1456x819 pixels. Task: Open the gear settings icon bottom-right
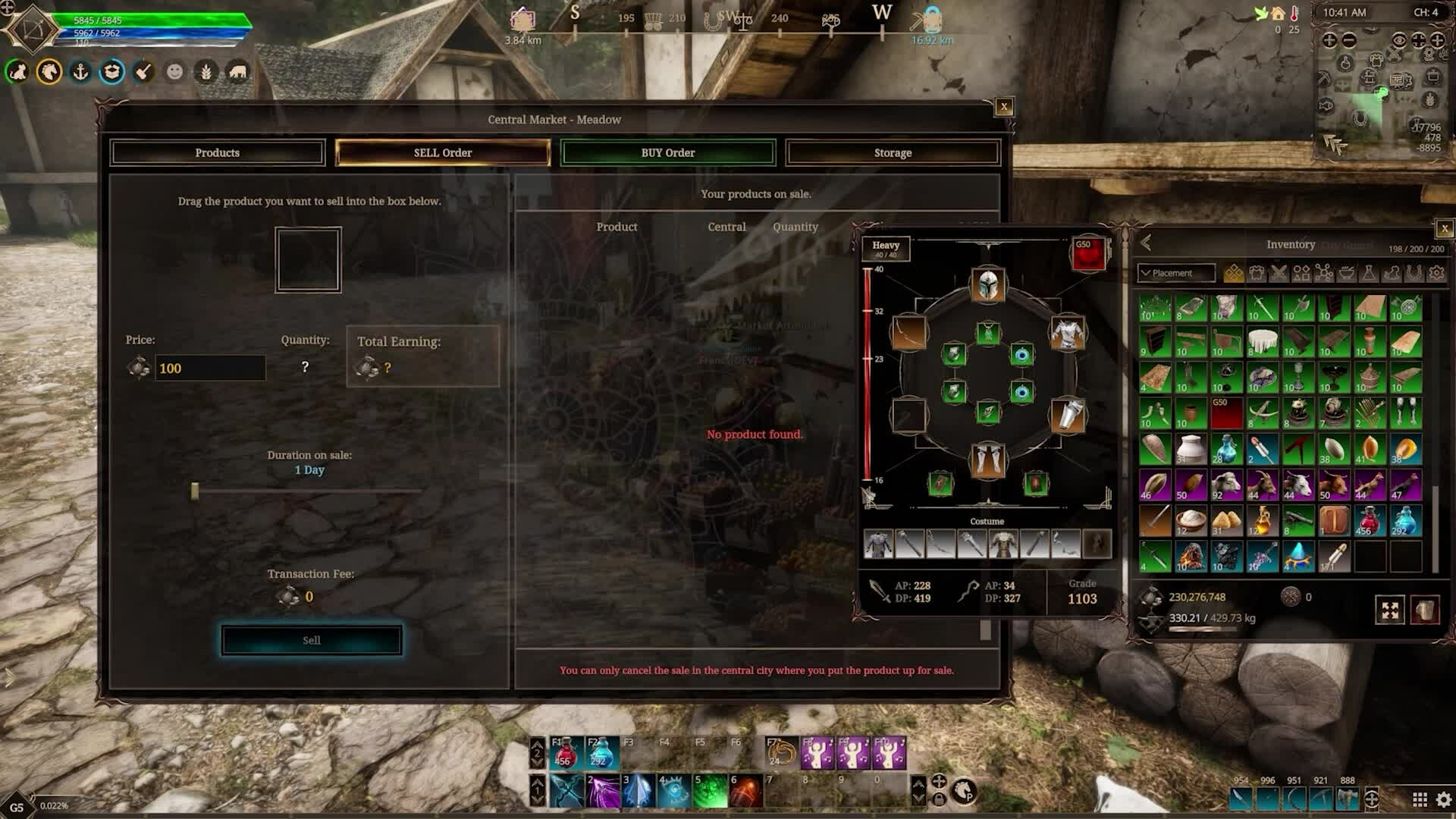[1443, 799]
